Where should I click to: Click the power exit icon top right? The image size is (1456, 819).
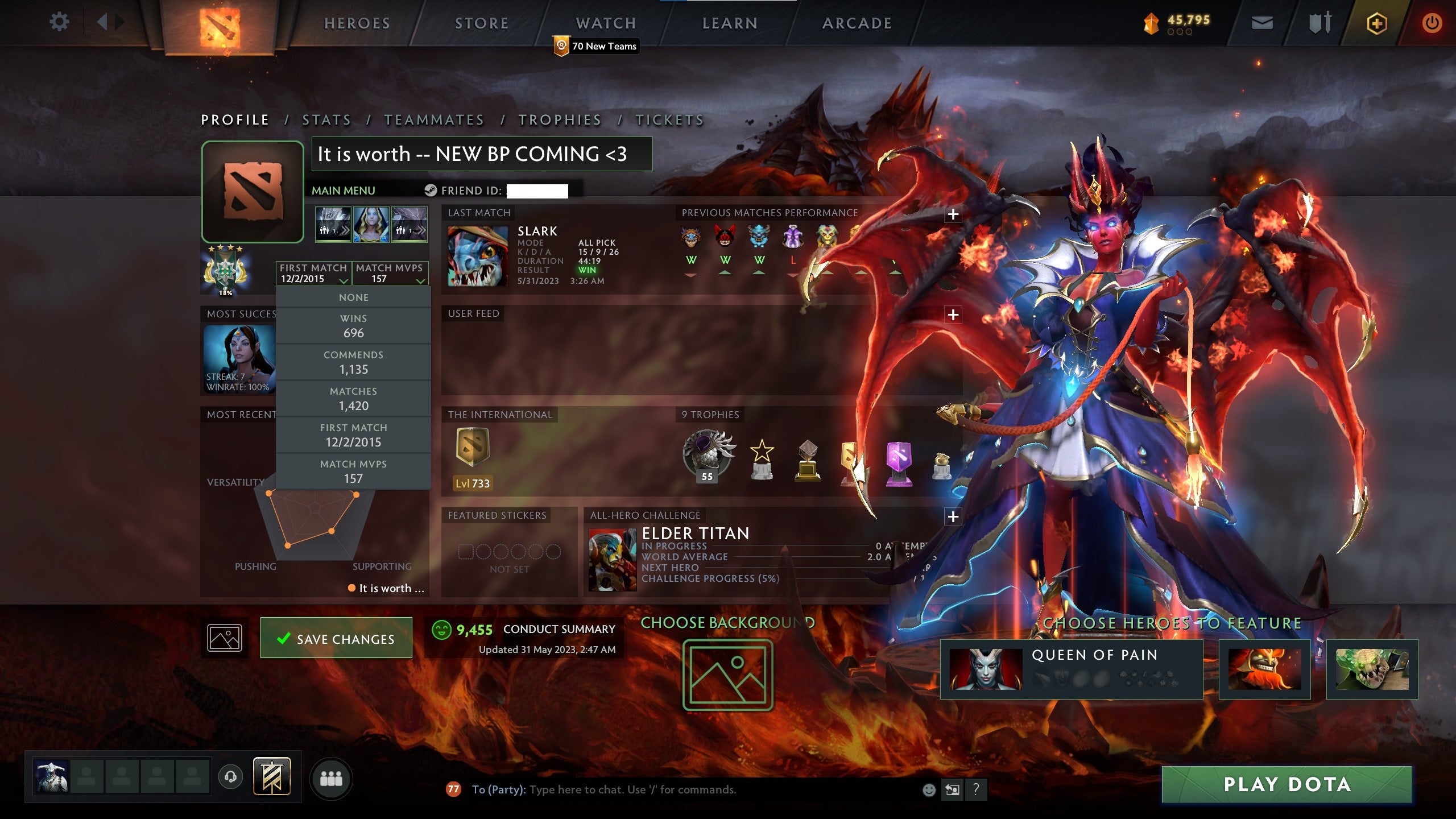tap(1432, 23)
